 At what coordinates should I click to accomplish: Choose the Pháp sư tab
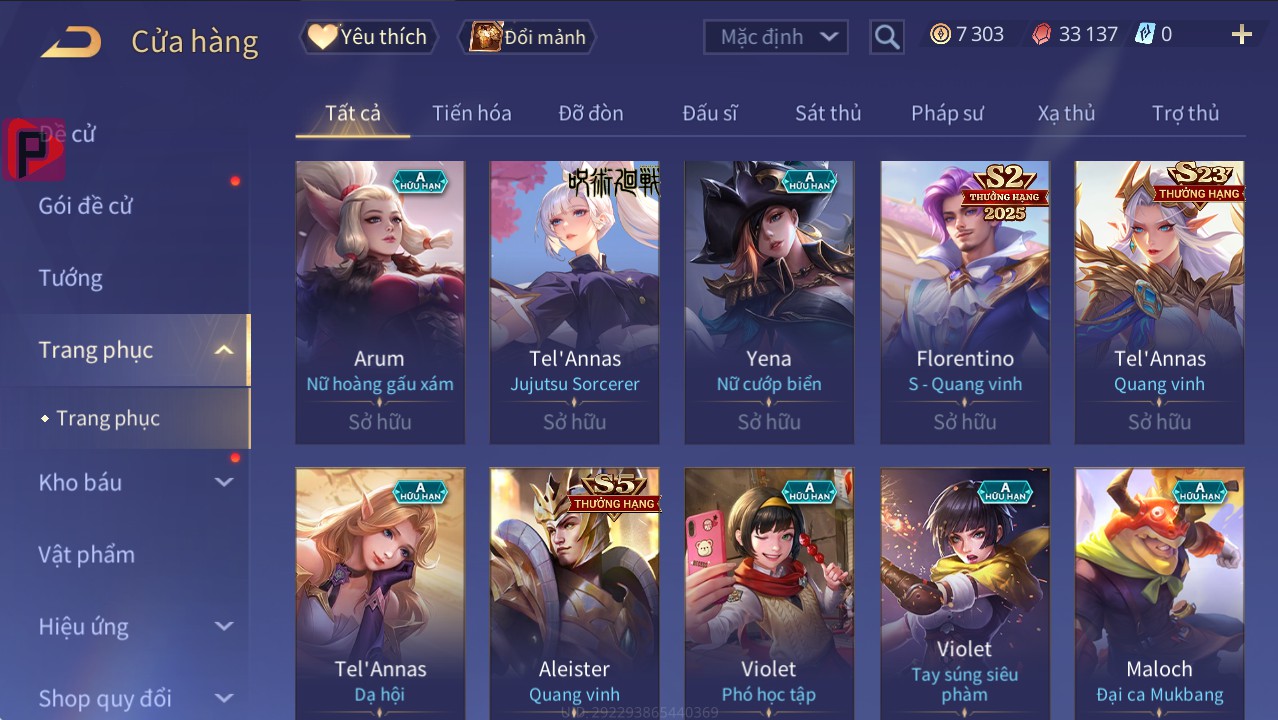click(x=947, y=113)
